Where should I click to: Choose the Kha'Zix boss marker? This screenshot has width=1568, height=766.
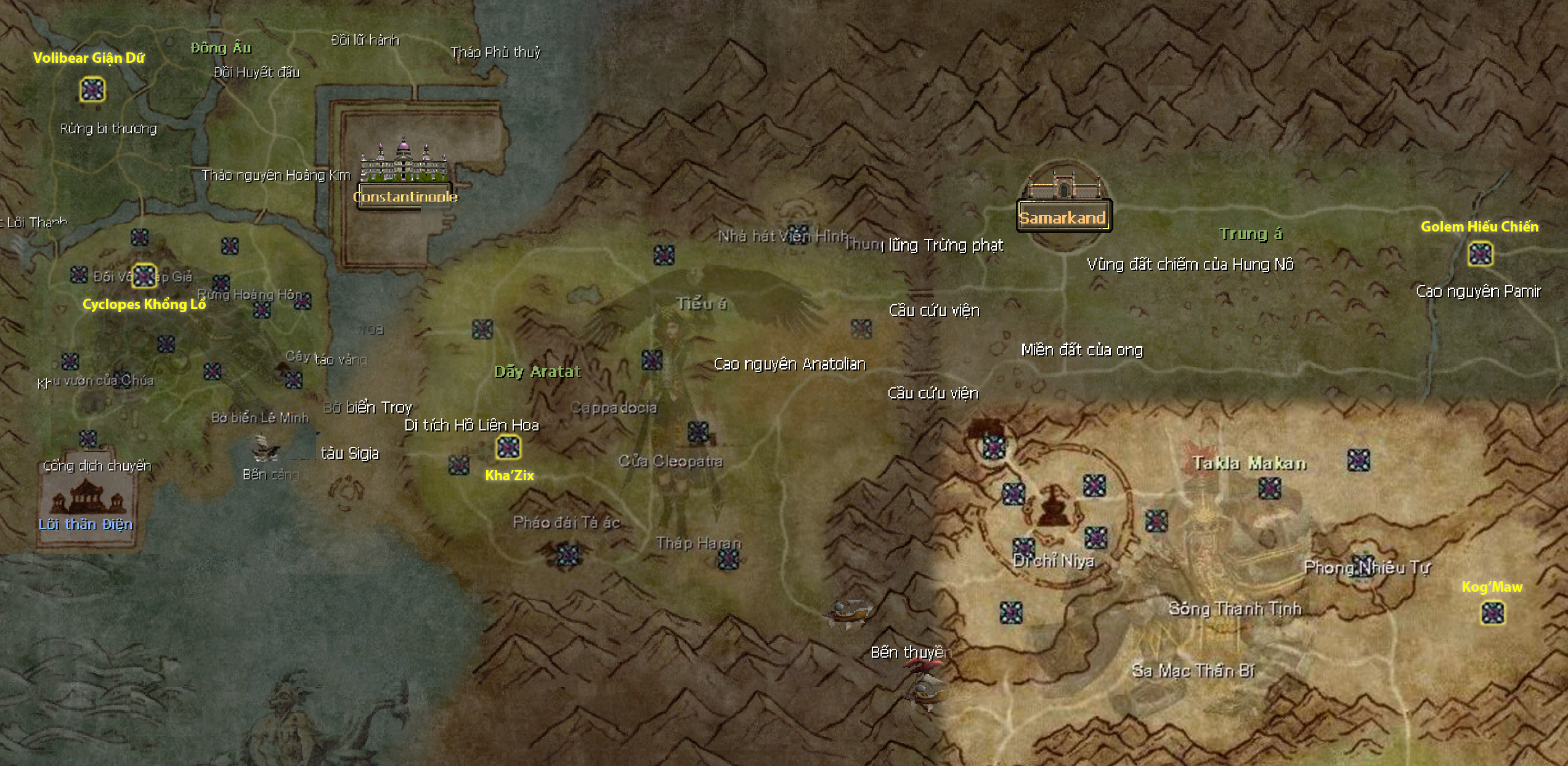[x=508, y=447]
